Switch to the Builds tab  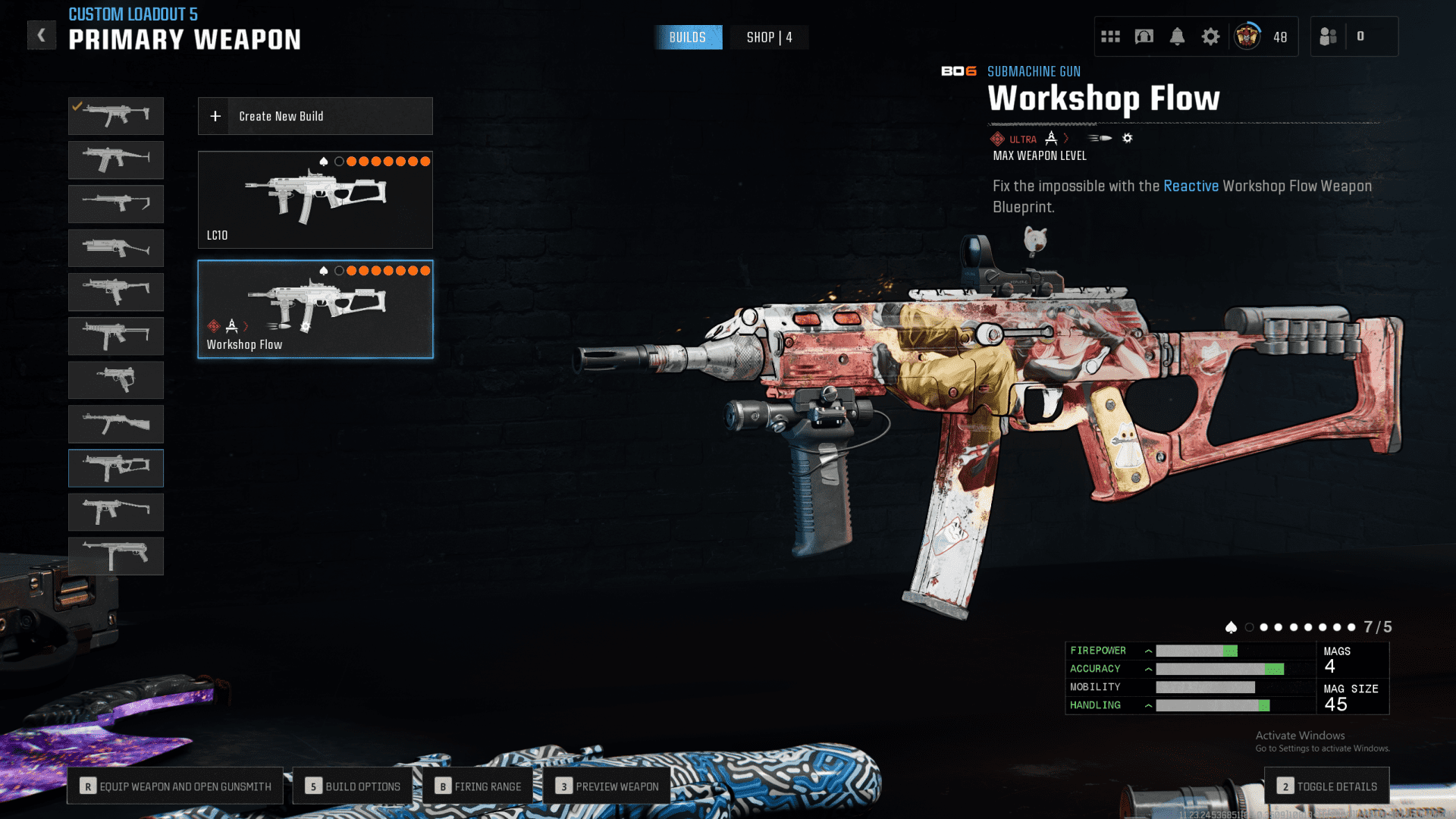point(688,37)
